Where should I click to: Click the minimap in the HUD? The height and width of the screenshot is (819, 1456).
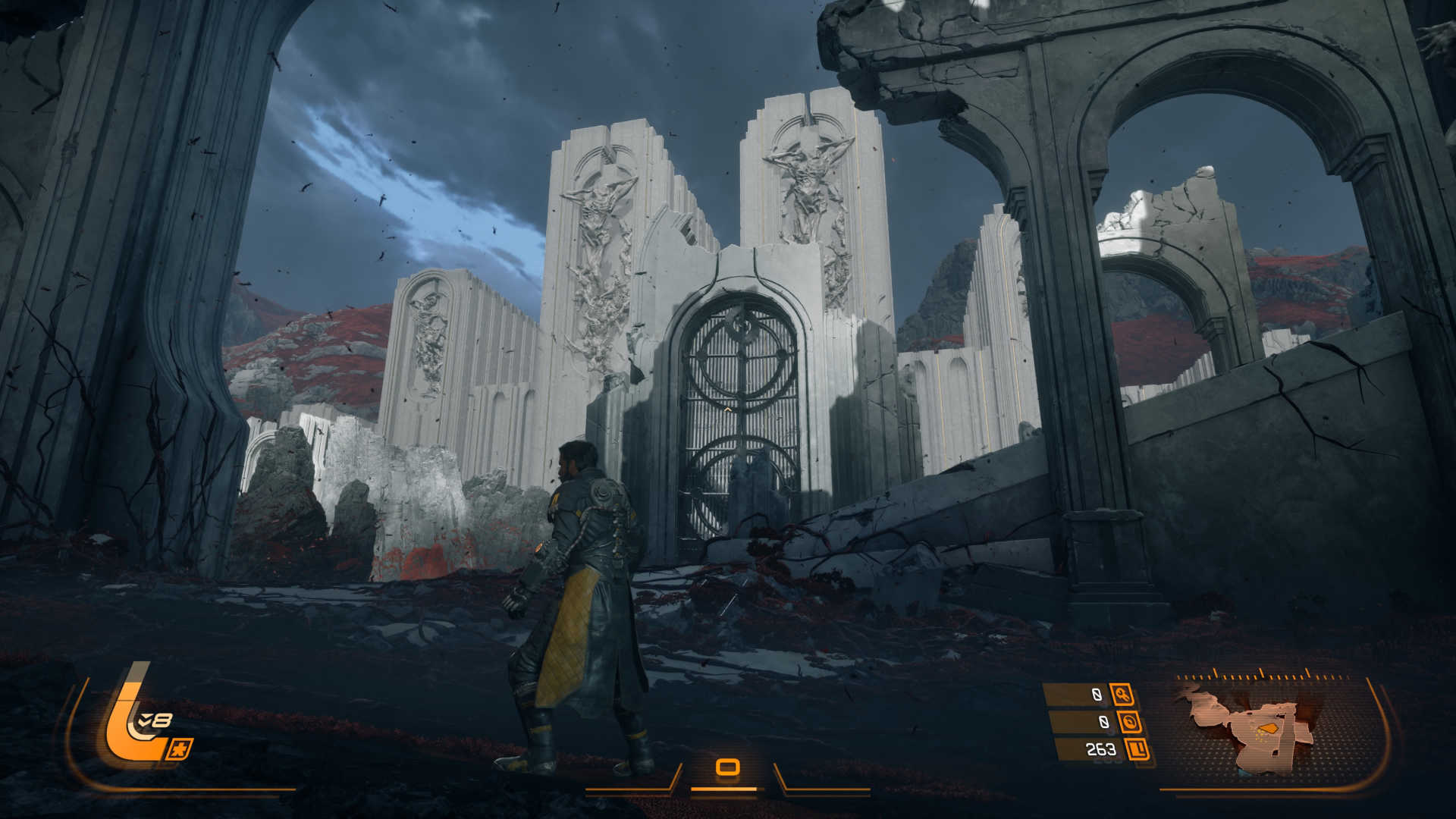[x=1251, y=726]
